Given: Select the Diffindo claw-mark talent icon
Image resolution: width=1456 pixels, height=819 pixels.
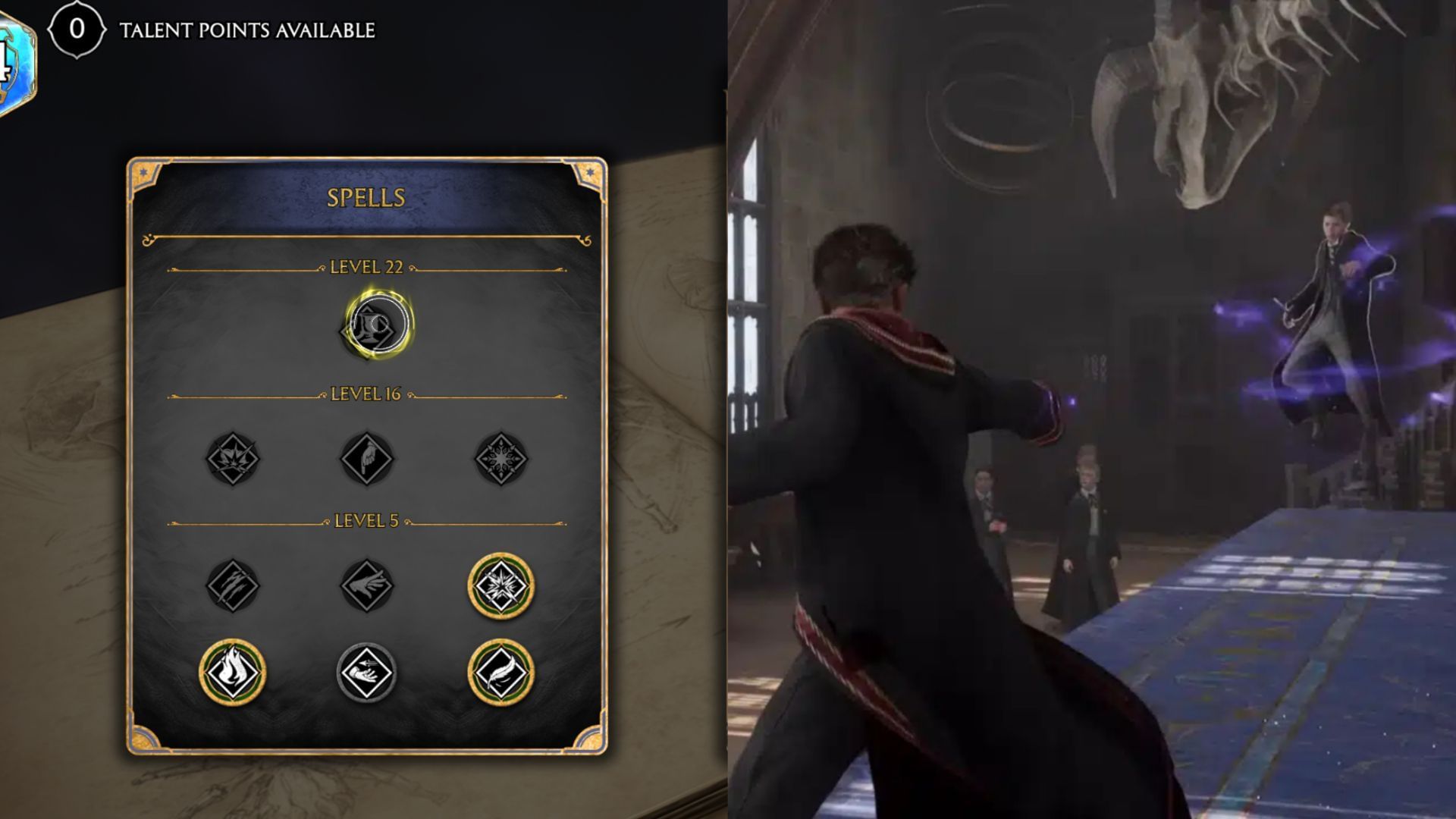Looking at the screenshot, I should pyautogui.click(x=233, y=584).
